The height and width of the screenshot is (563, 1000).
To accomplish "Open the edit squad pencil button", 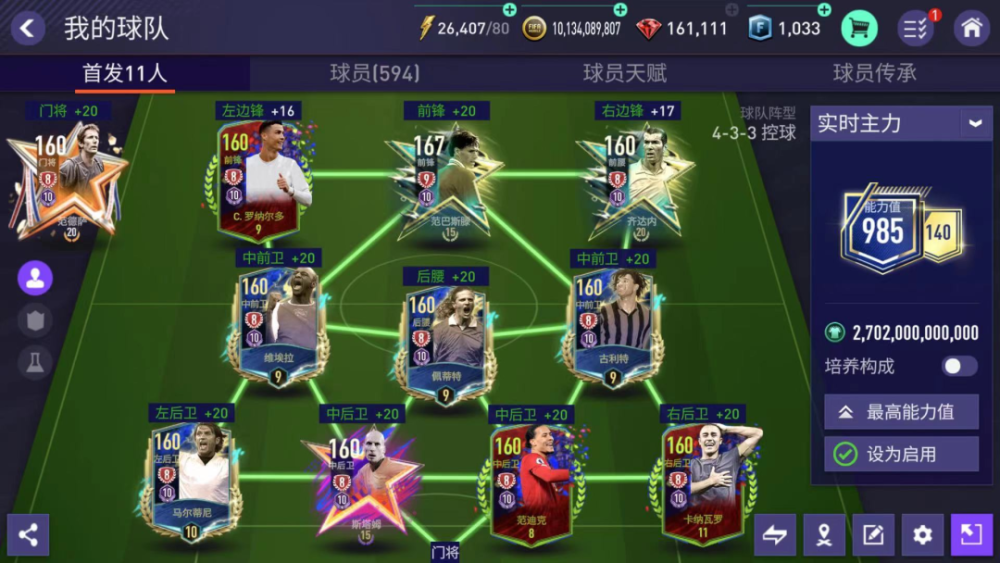I will [x=873, y=535].
